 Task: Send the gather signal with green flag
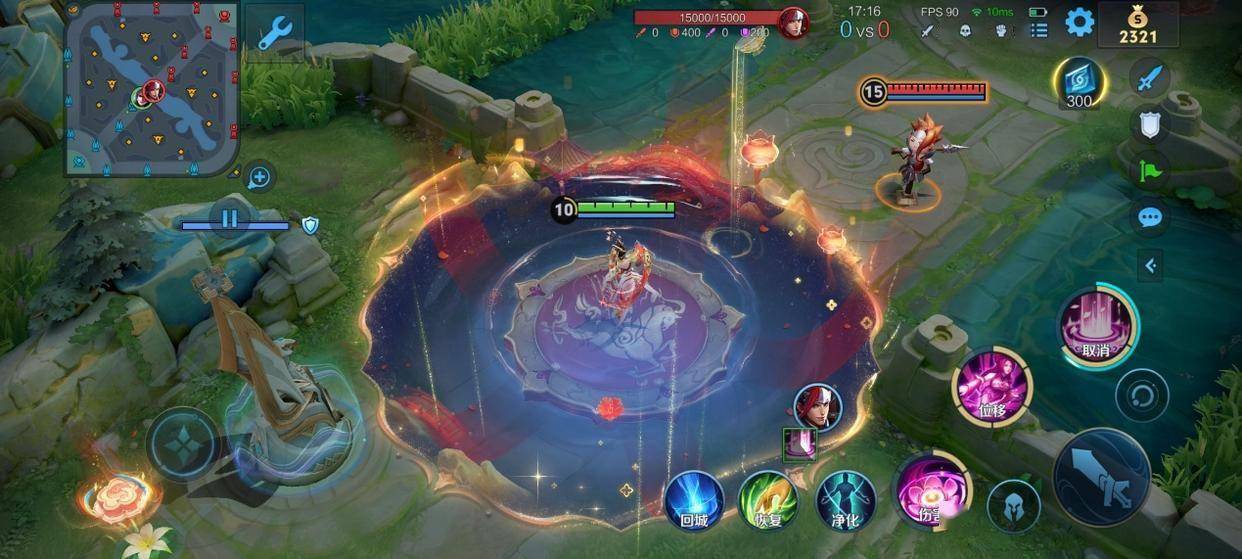click(1150, 170)
